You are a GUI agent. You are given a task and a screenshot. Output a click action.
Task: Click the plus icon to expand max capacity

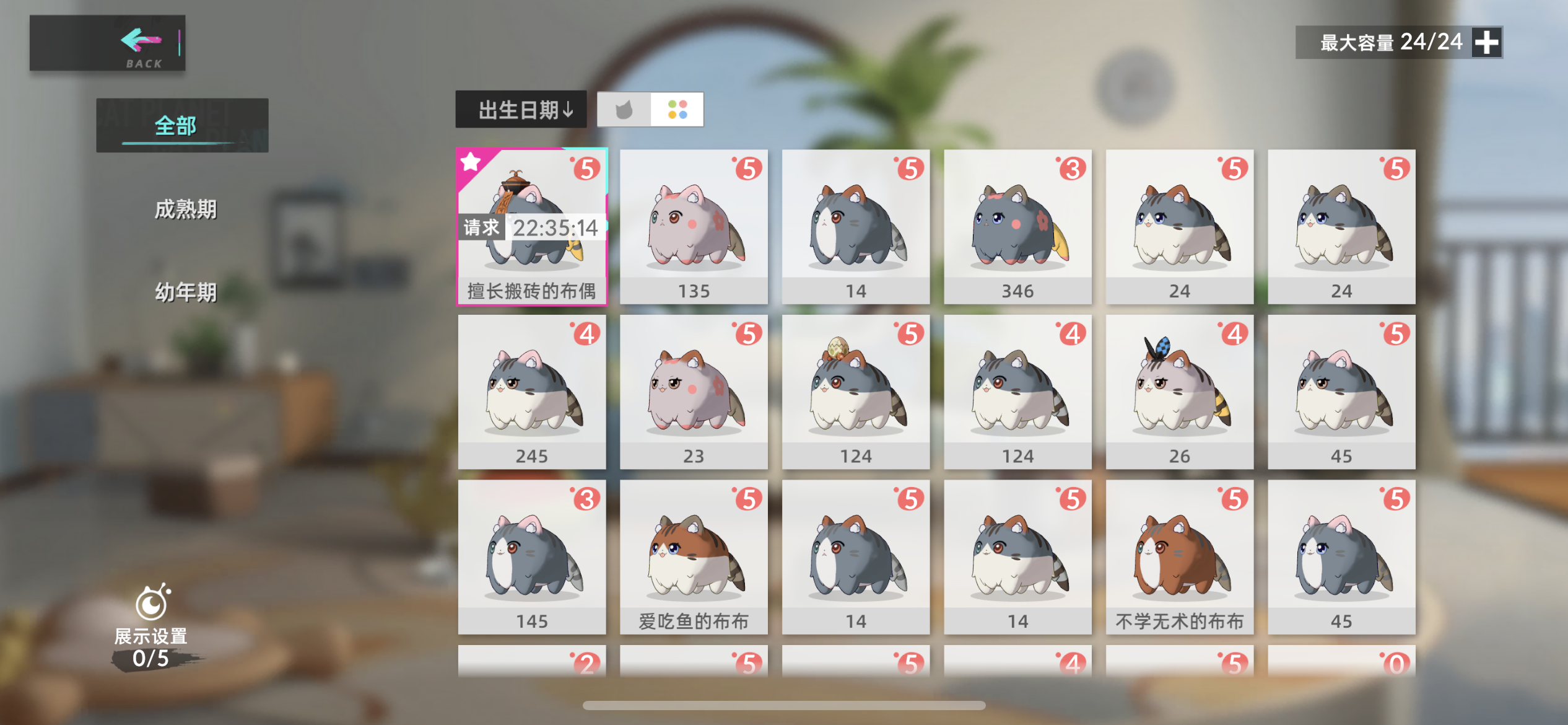(x=1487, y=42)
